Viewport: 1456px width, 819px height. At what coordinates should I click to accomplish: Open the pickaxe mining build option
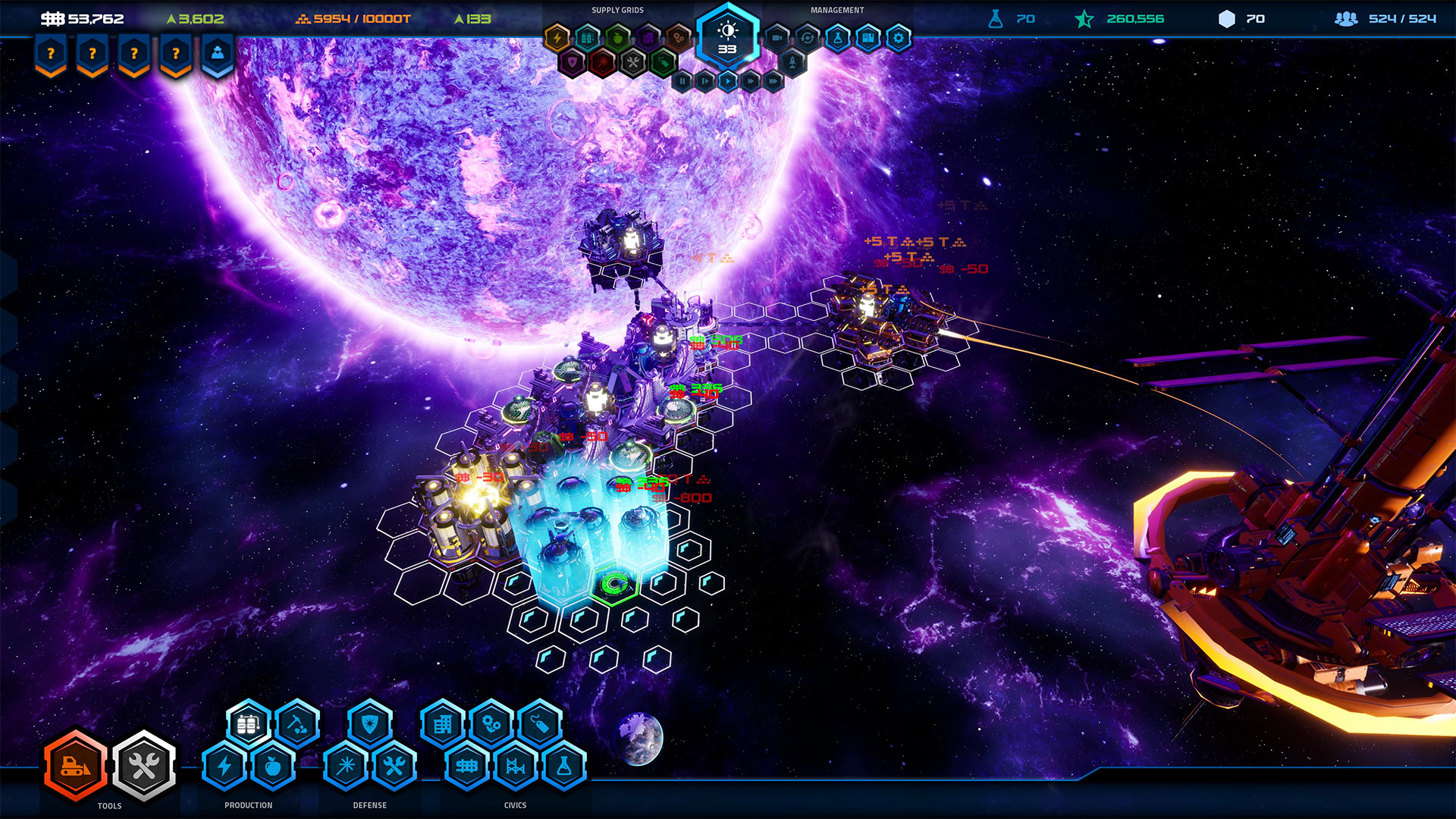(x=297, y=725)
